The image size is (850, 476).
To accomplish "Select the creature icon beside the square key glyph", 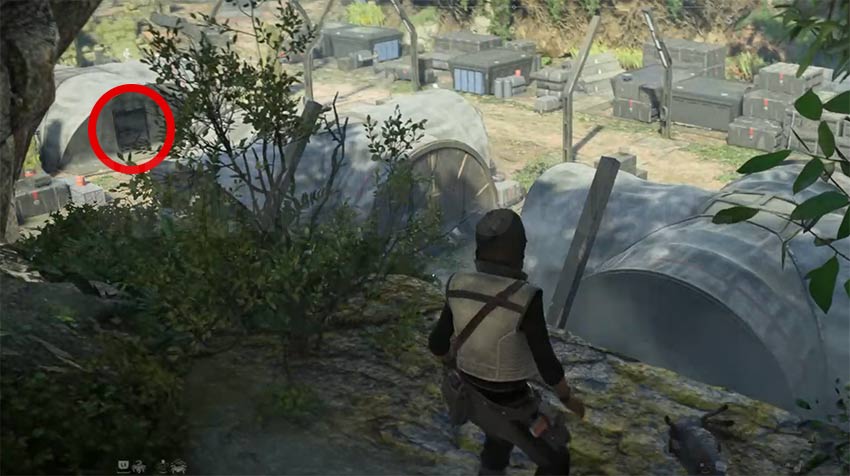I will click(137, 466).
